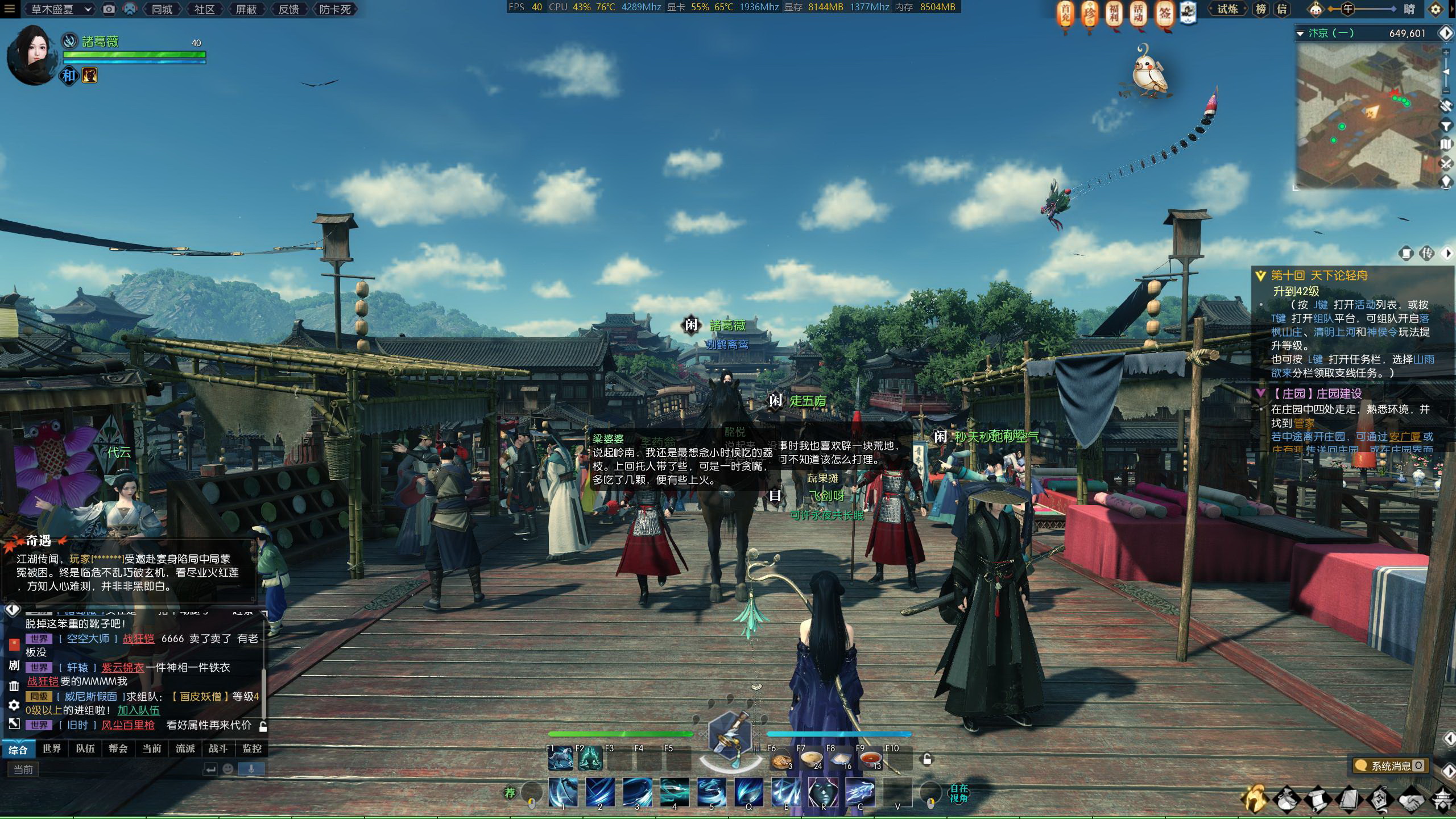
Task: Click the 加入队伍 join team link
Action: 138,710
